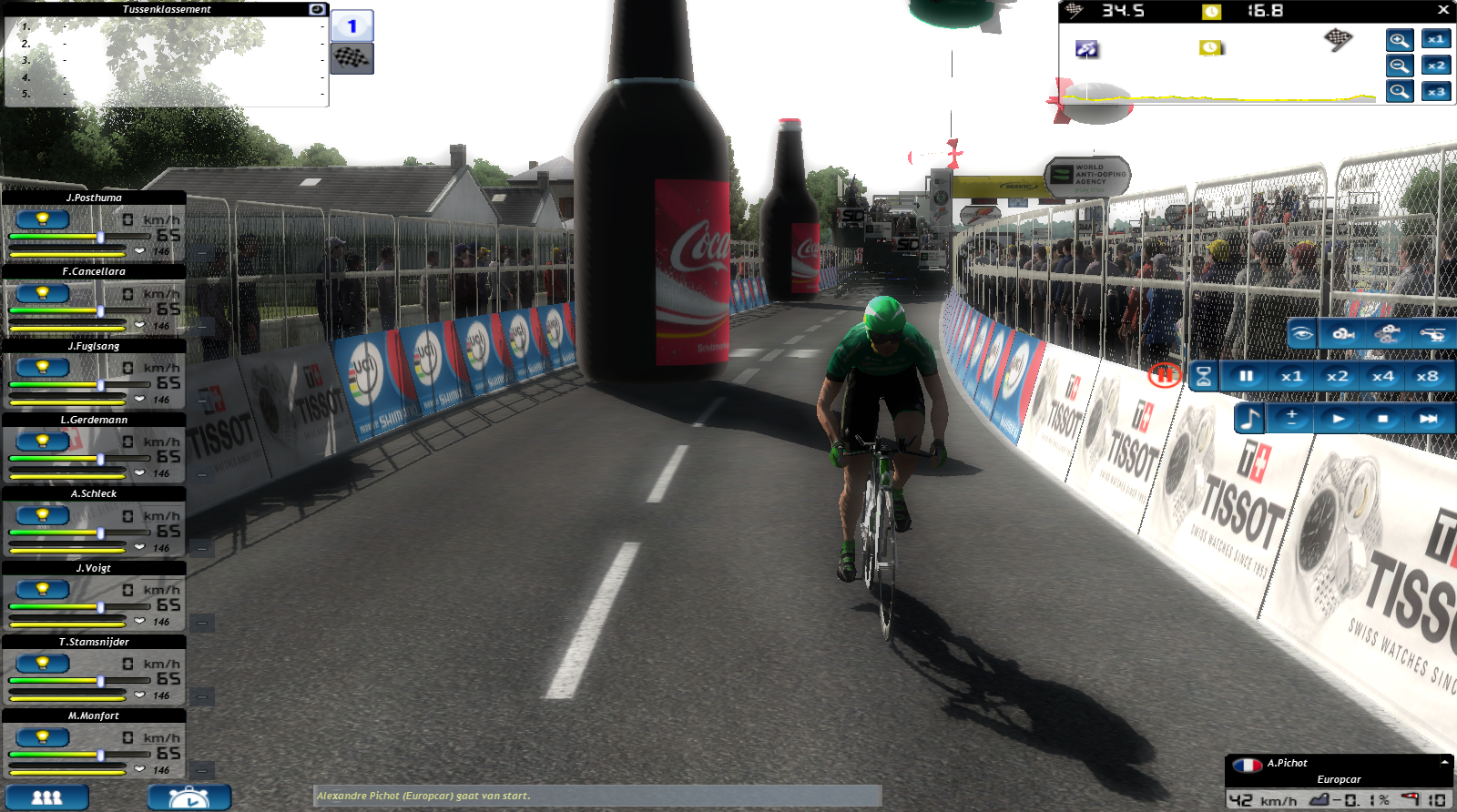Select intermediate checkpoint 1 tab
1457x812 pixels.
pos(352,25)
